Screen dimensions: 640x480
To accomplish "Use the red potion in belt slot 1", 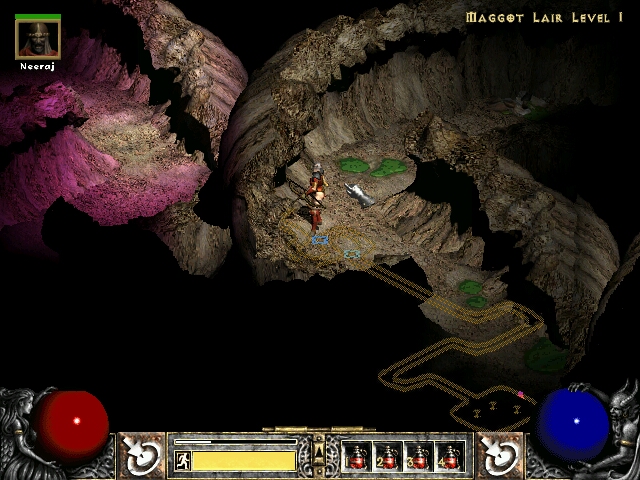I will coord(357,456).
